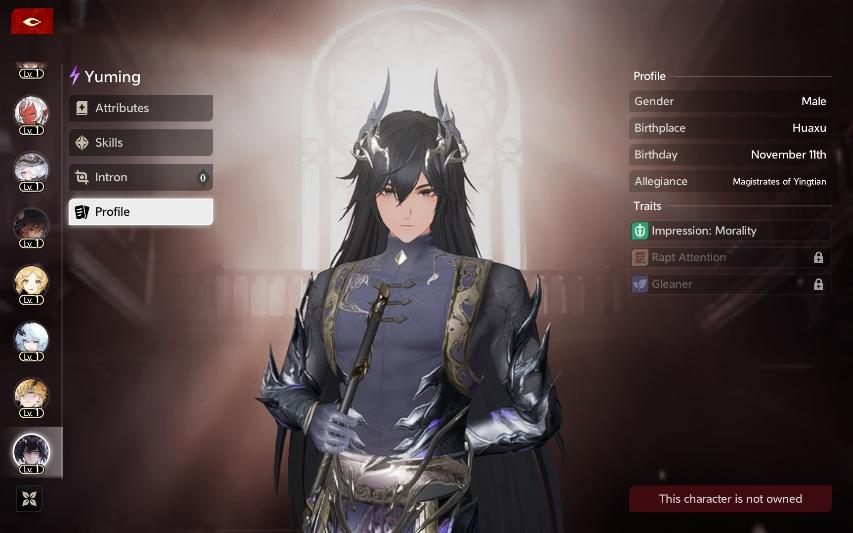The image size is (853, 533).
Task: Select the red-haired character portrait
Action: [x=31, y=112]
